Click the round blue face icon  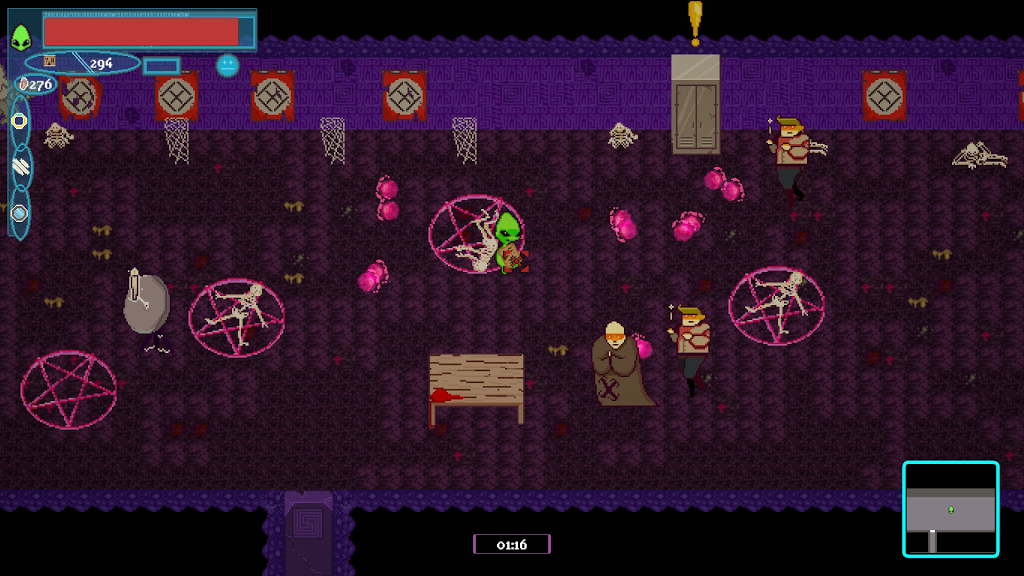(228, 65)
